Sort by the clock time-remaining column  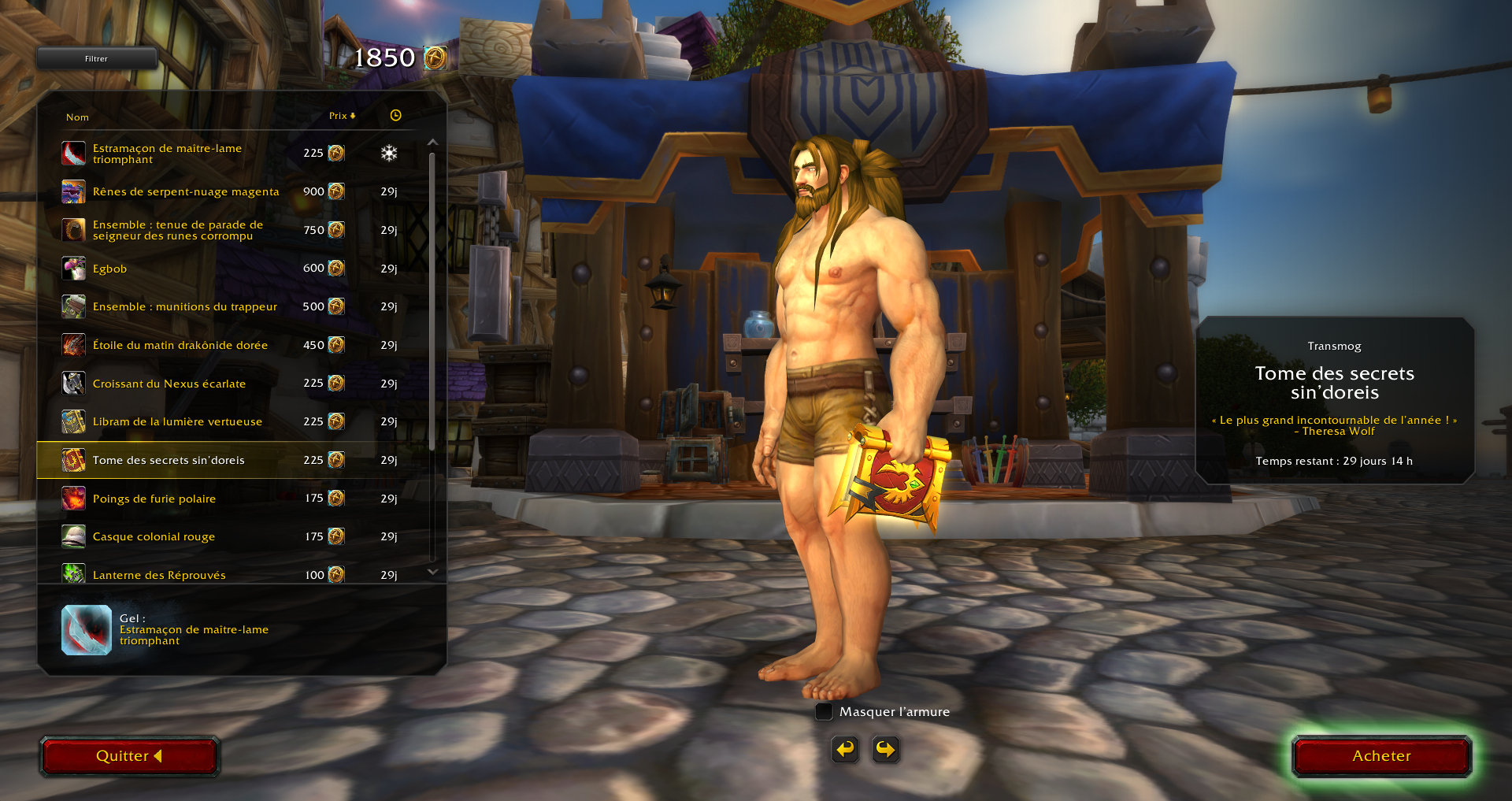(395, 116)
